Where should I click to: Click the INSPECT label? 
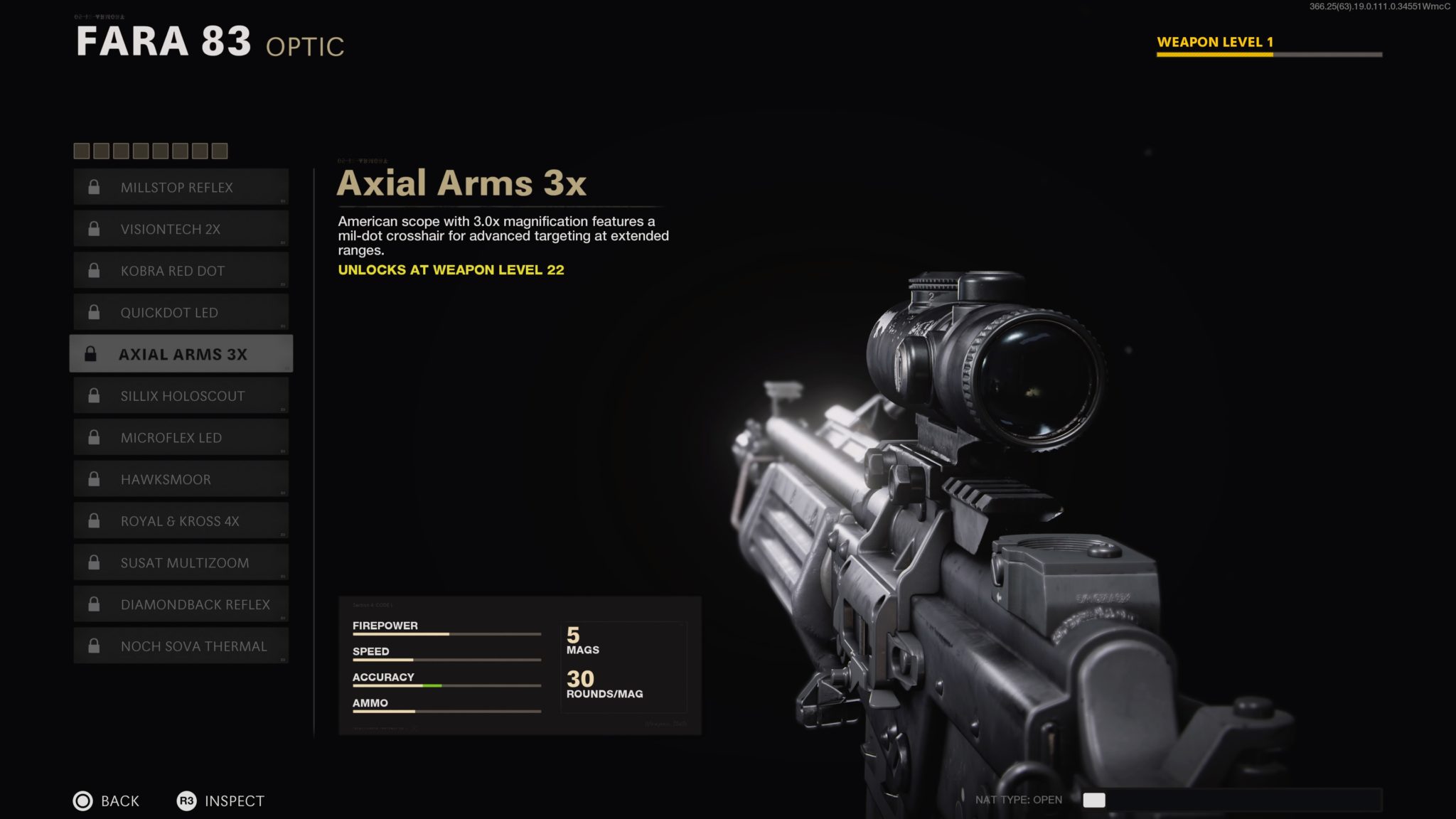coord(234,801)
